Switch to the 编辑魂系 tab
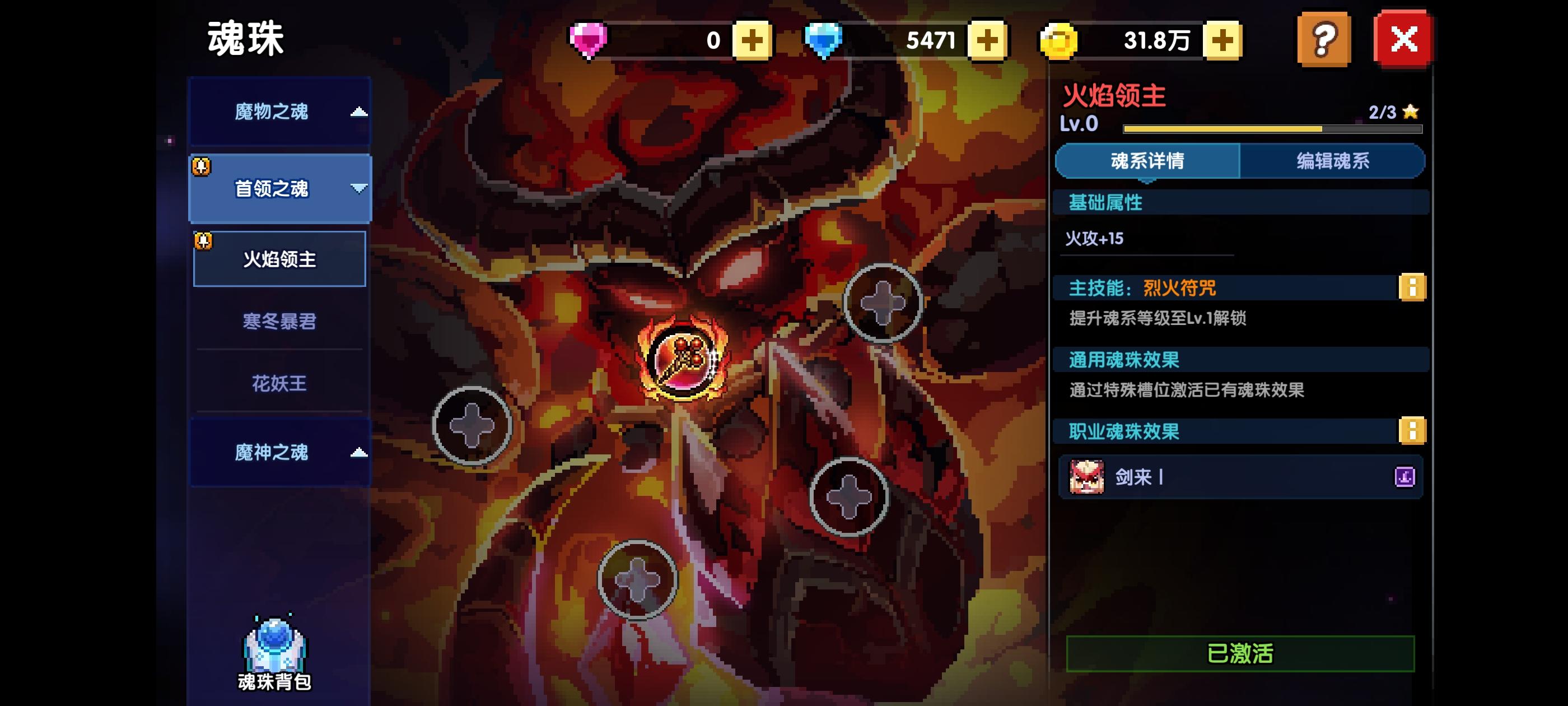This screenshot has width=1568, height=706. [x=1335, y=161]
